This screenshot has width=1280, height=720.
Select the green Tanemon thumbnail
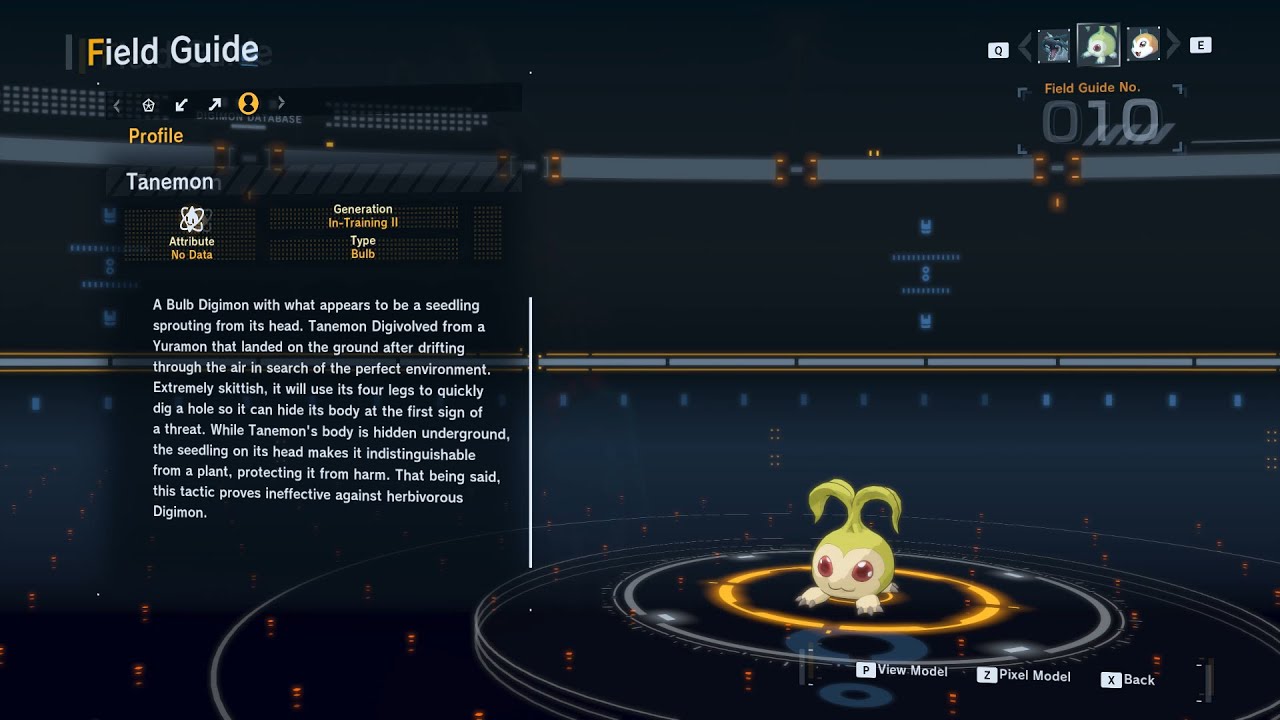point(1098,45)
